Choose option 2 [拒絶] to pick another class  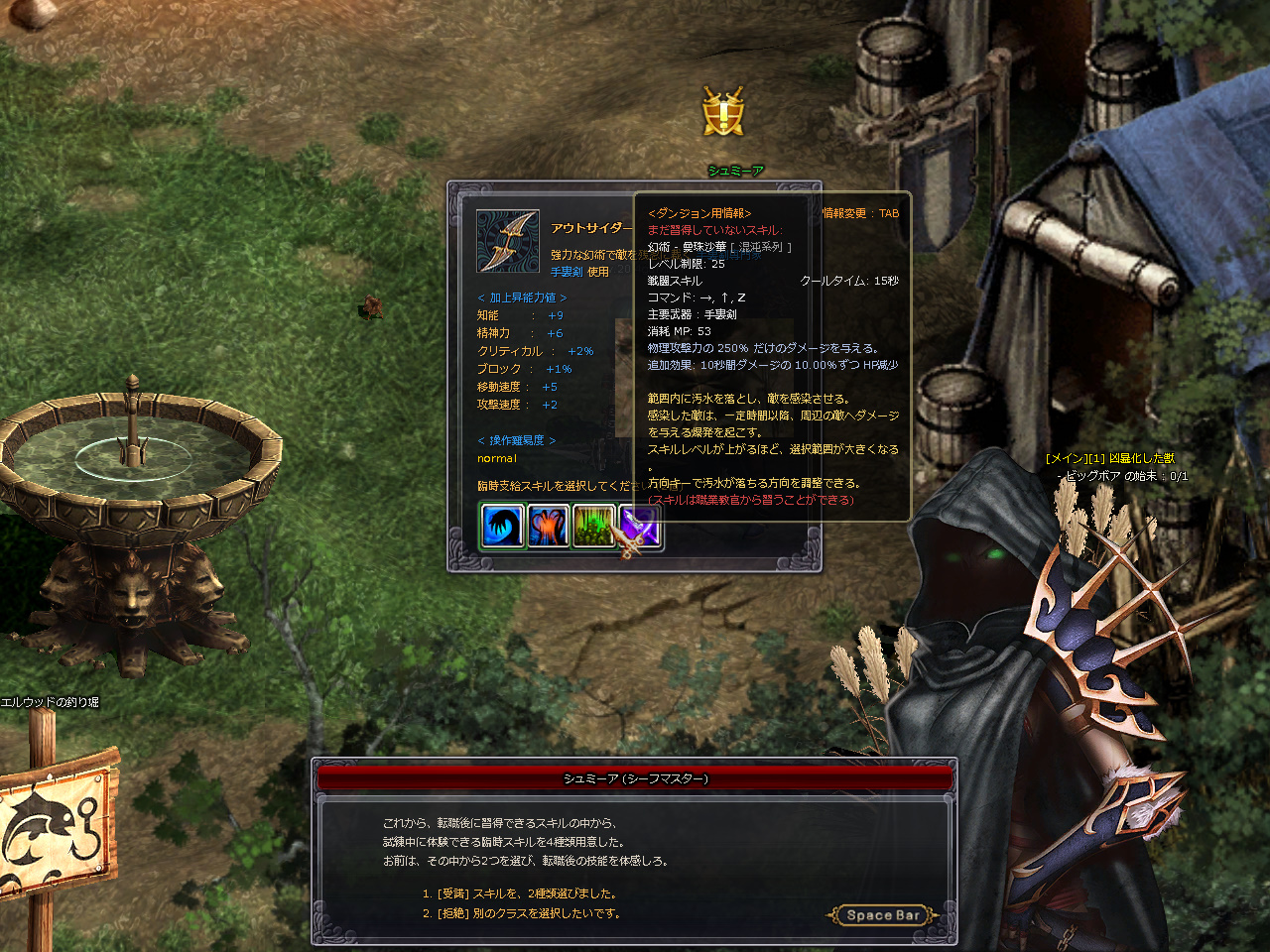click(521, 913)
